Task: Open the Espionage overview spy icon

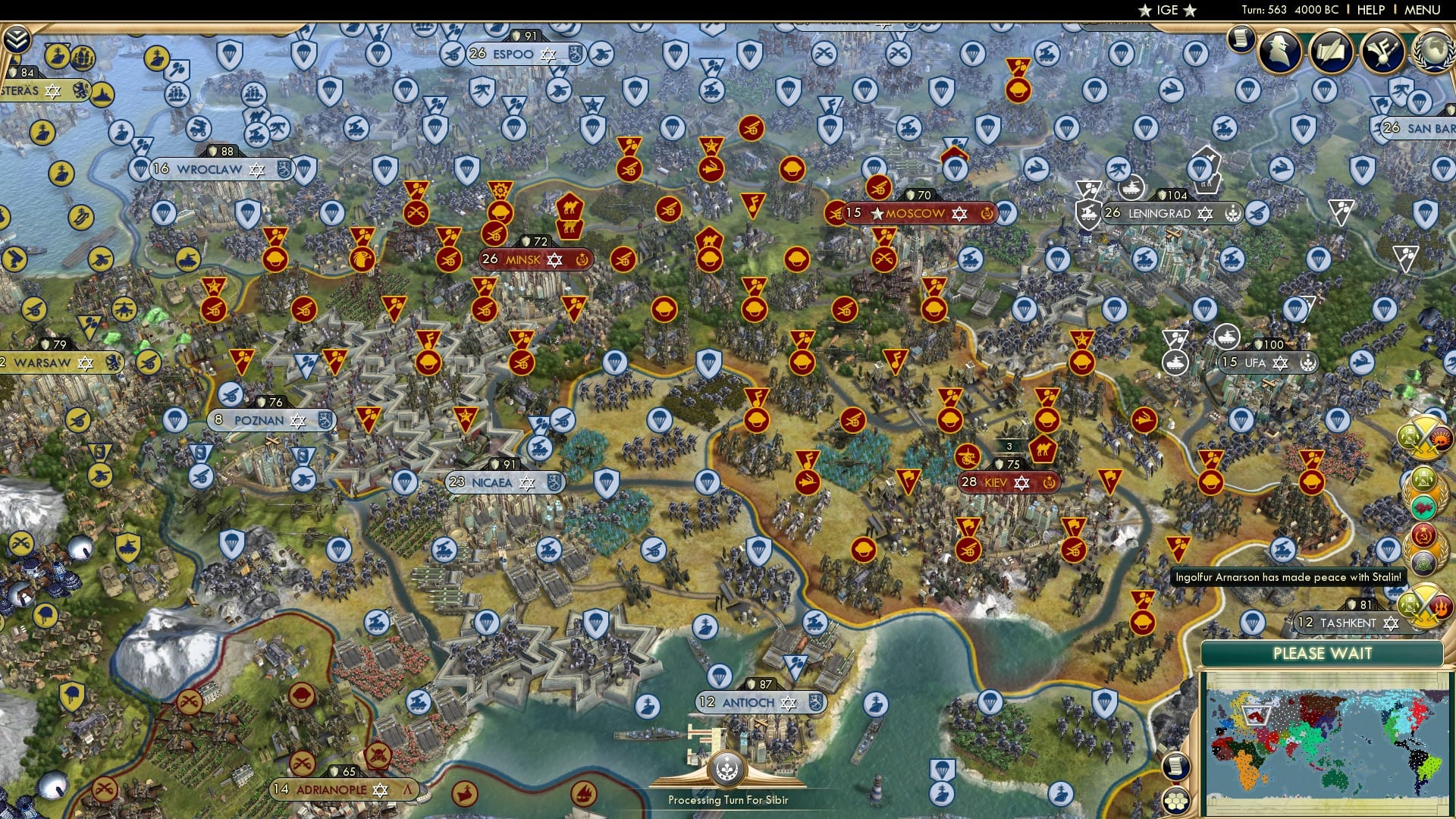Action: click(x=1279, y=52)
